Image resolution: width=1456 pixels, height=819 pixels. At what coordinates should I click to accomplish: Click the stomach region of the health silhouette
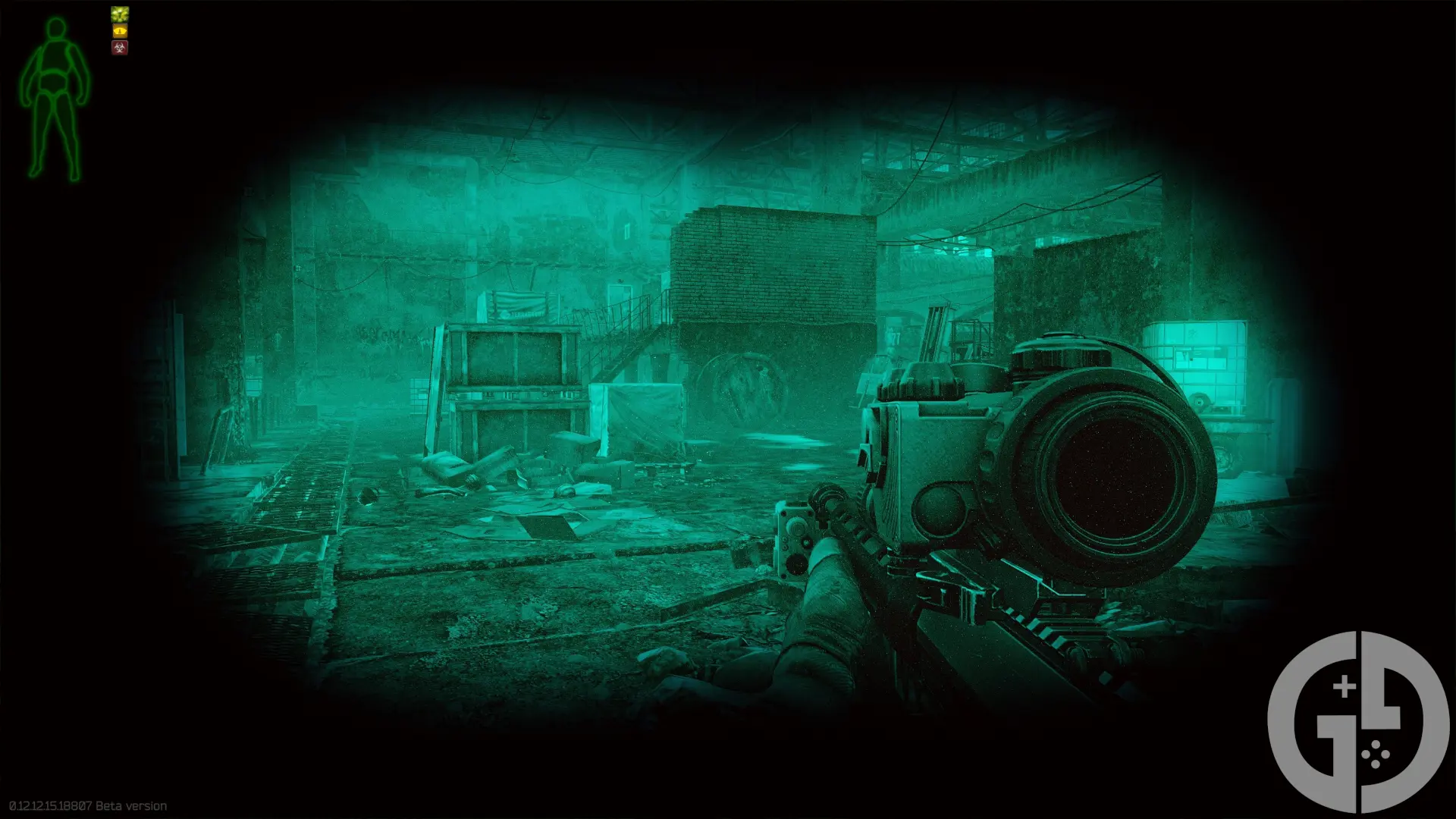(x=53, y=79)
